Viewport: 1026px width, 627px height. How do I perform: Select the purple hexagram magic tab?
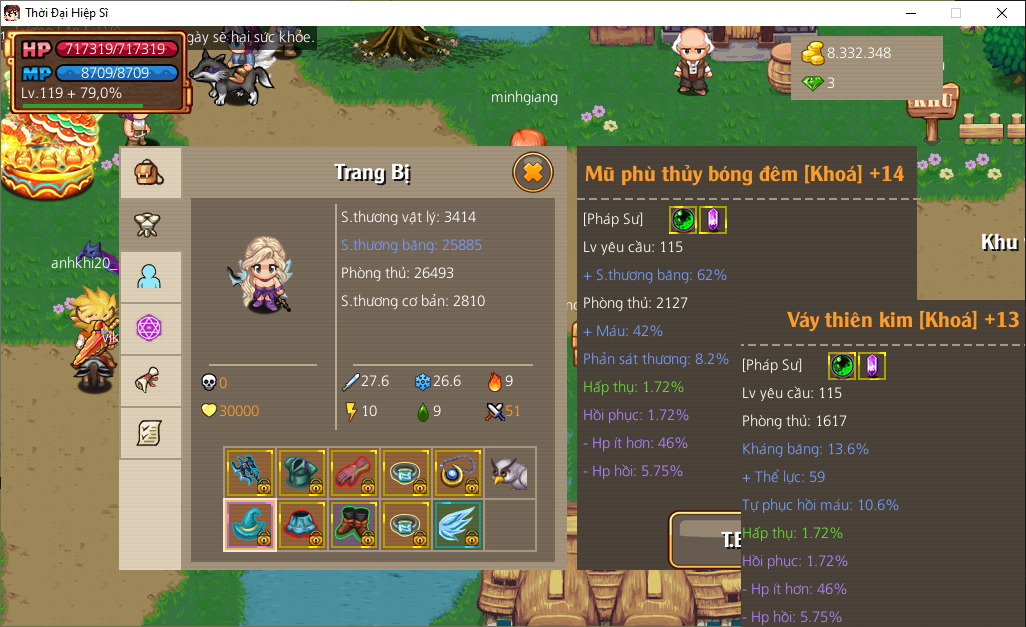(x=150, y=329)
